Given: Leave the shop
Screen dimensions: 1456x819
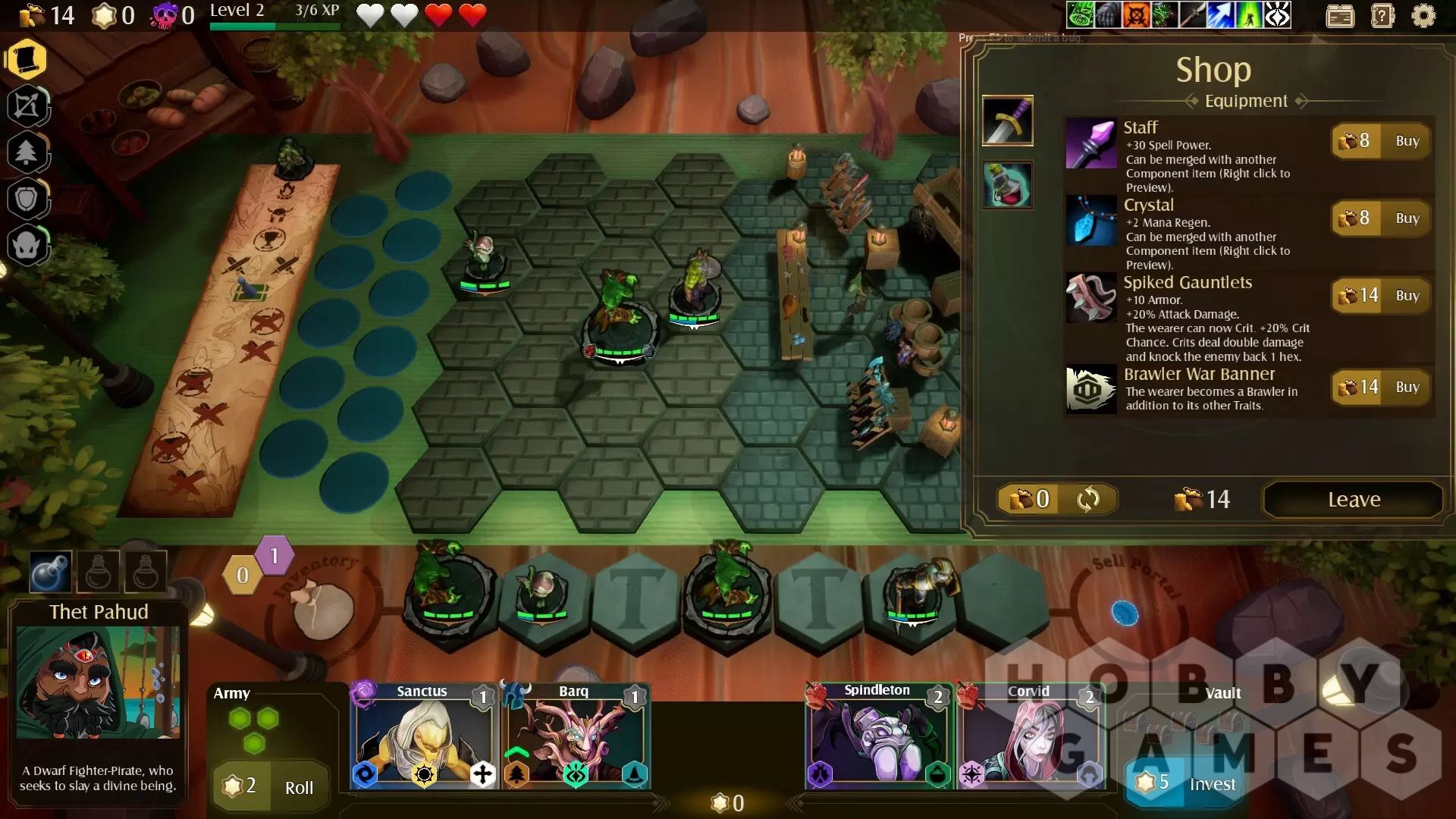Looking at the screenshot, I should (1353, 500).
